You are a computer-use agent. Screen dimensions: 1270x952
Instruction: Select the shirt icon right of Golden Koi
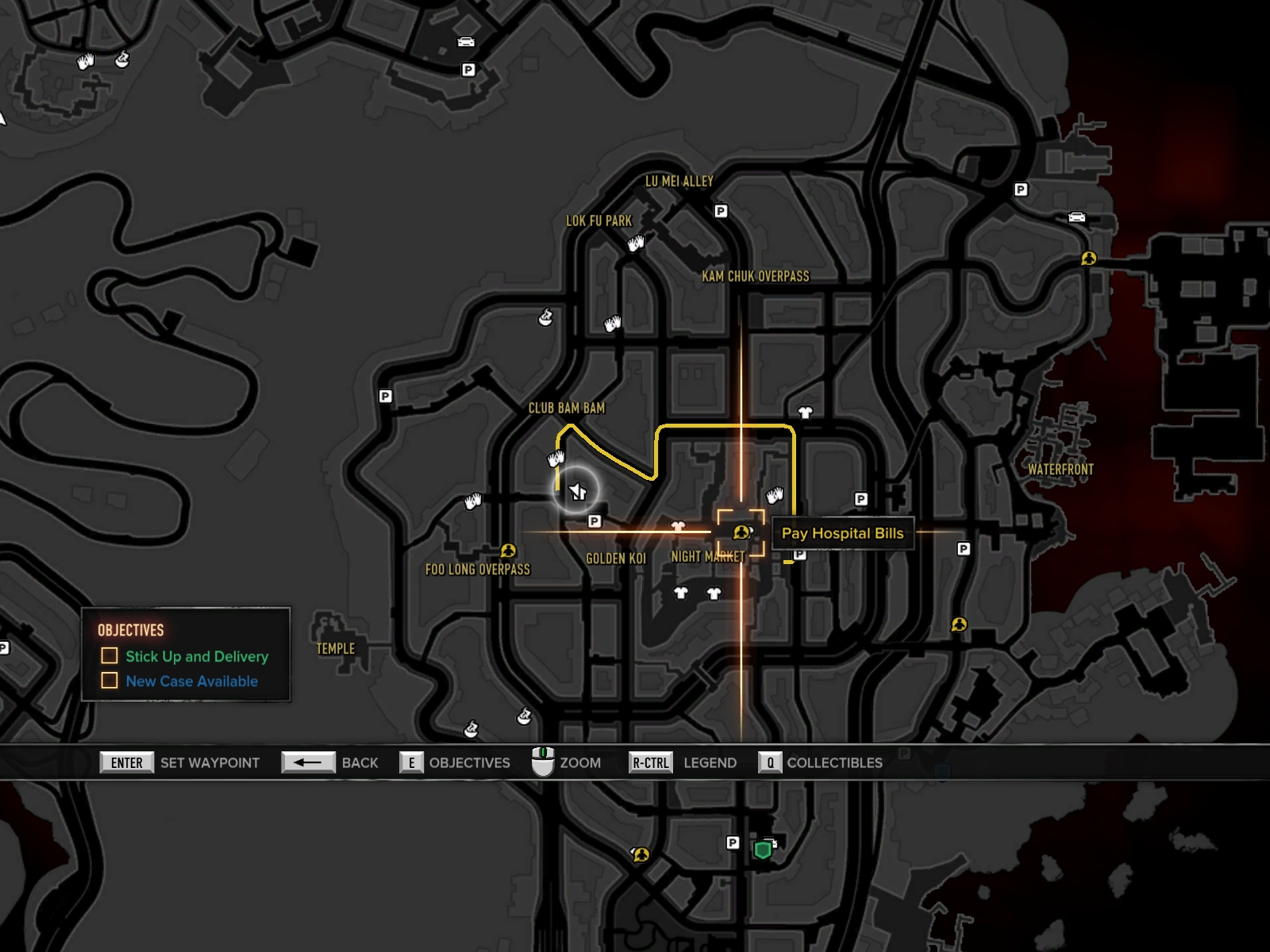[x=678, y=526]
